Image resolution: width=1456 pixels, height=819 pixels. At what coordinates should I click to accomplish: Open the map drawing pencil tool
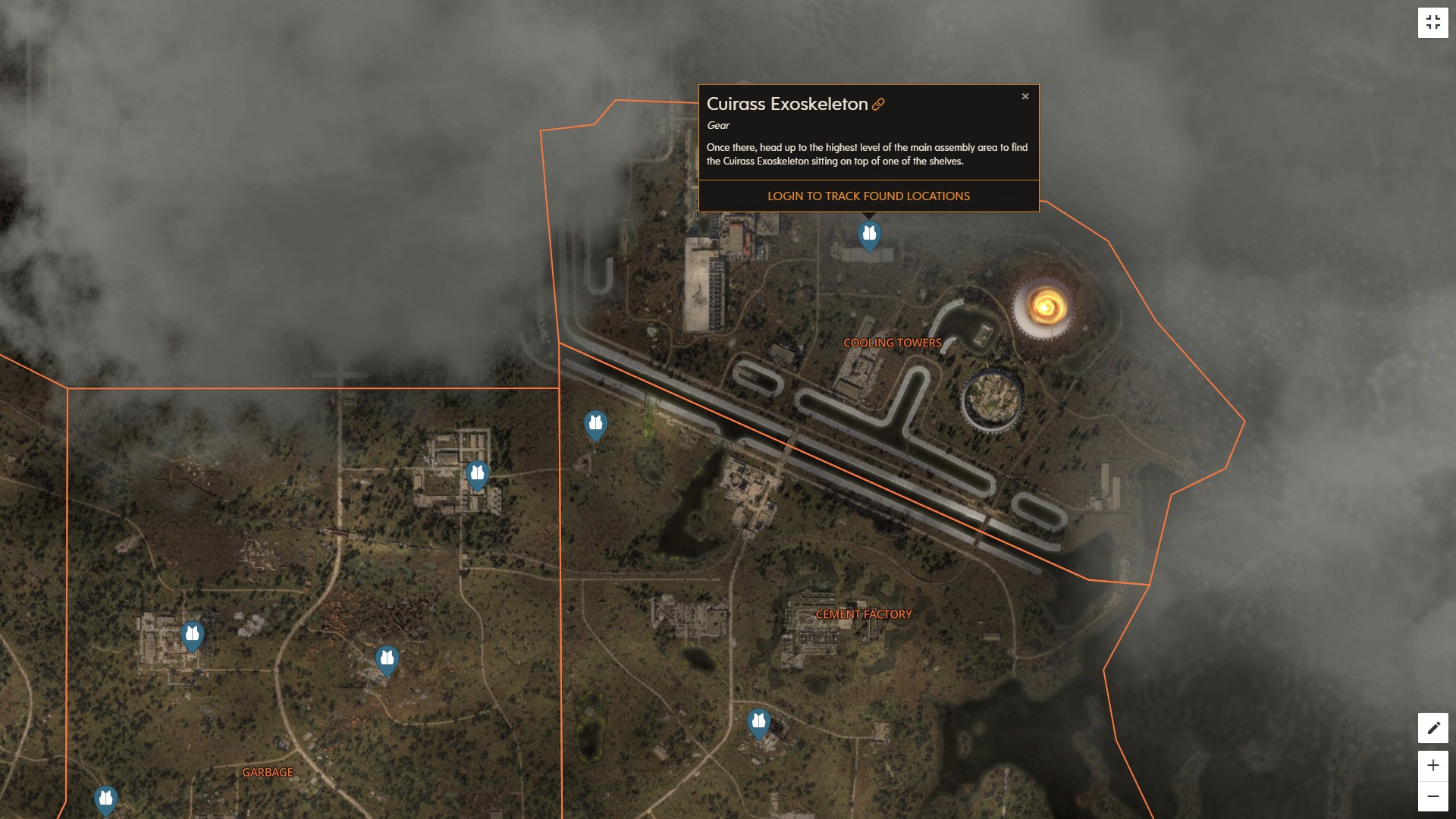coord(1433,727)
